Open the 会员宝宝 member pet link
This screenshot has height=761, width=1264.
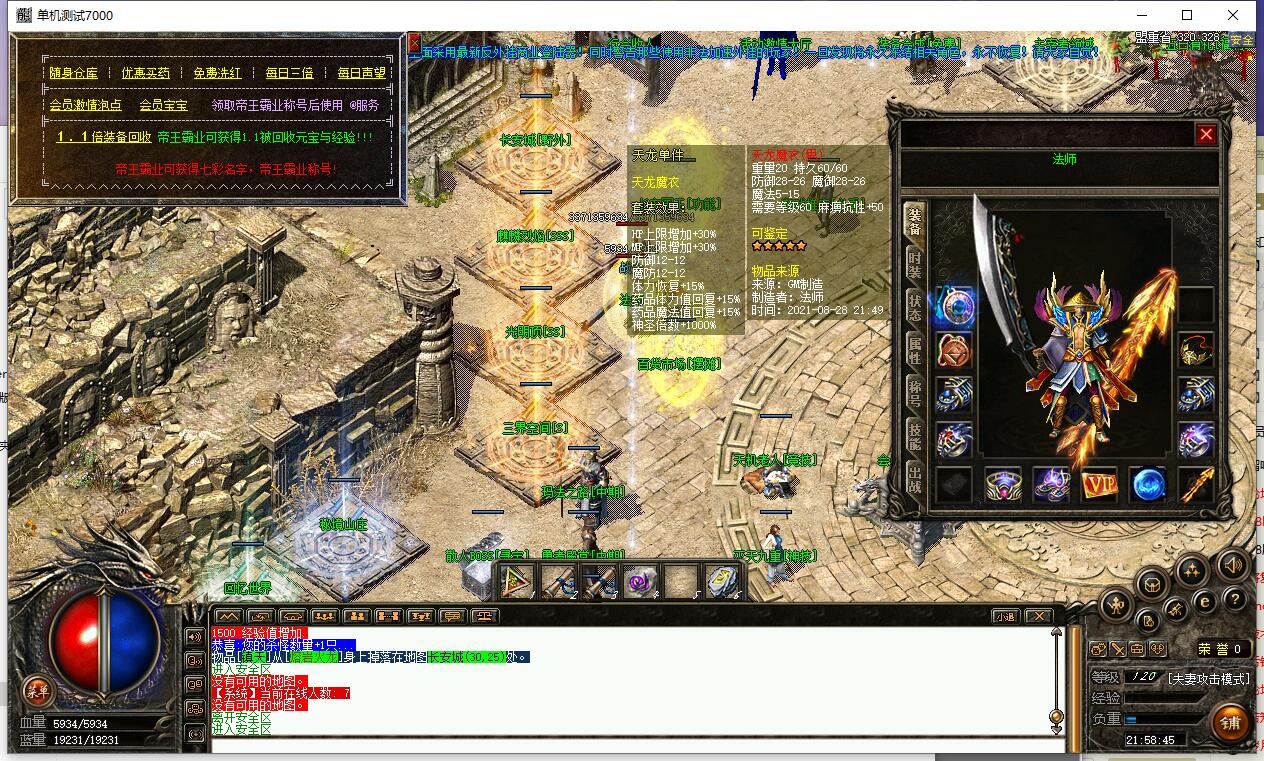click(163, 105)
